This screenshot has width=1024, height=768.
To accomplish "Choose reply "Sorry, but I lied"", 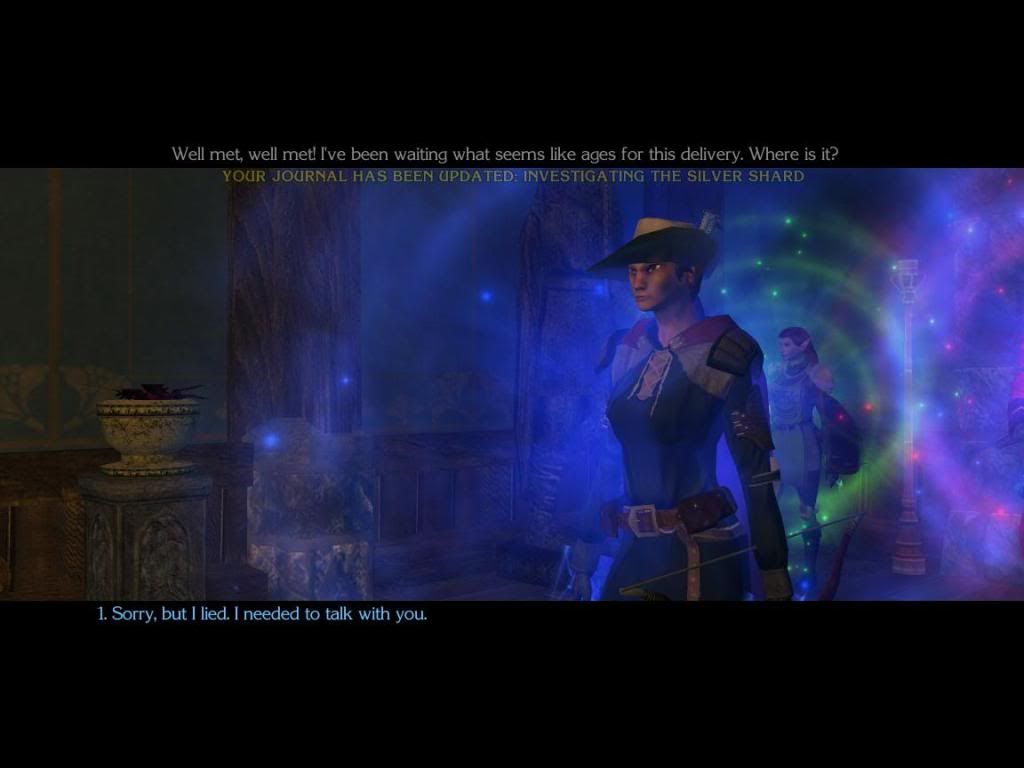I will pyautogui.click(x=262, y=614).
